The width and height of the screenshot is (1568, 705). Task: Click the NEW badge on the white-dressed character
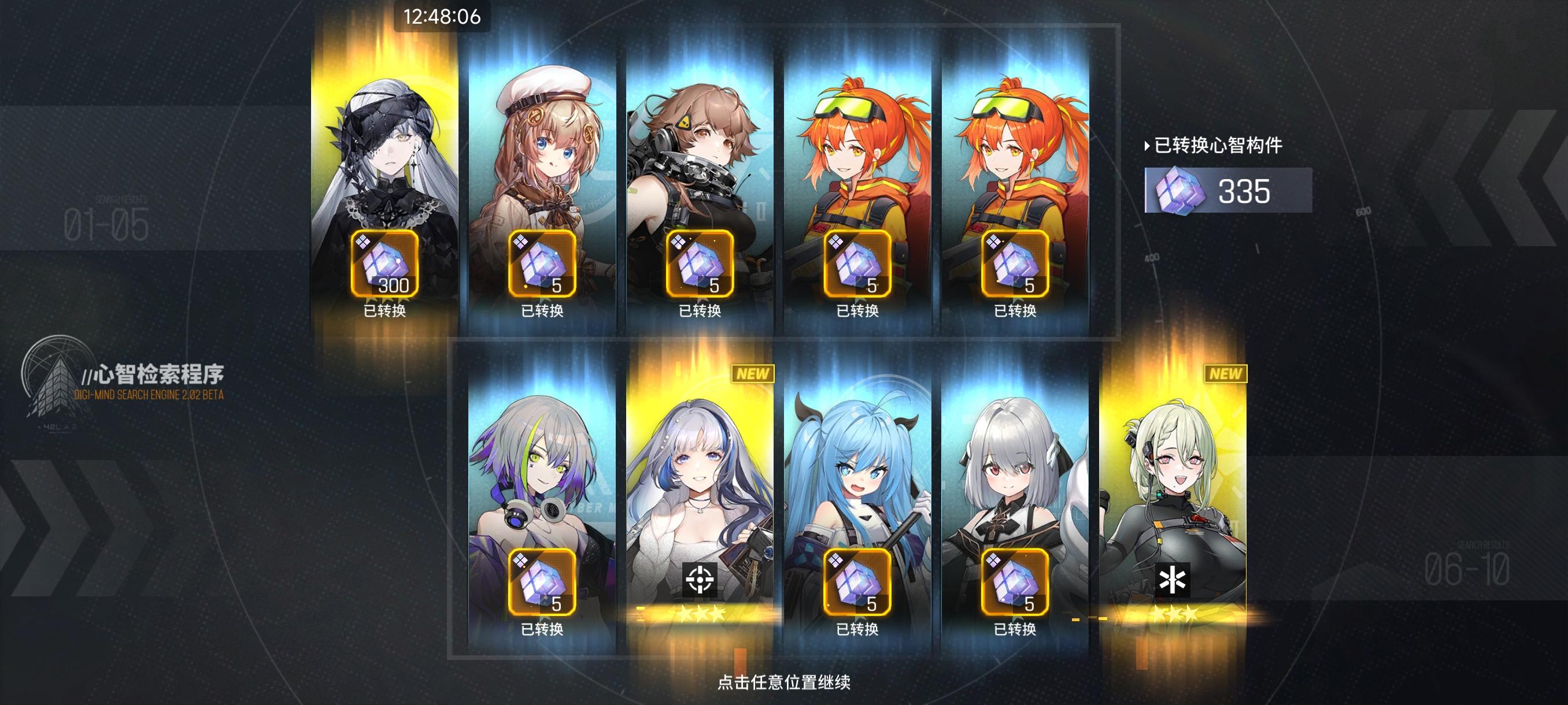pyautogui.click(x=754, y=373)
